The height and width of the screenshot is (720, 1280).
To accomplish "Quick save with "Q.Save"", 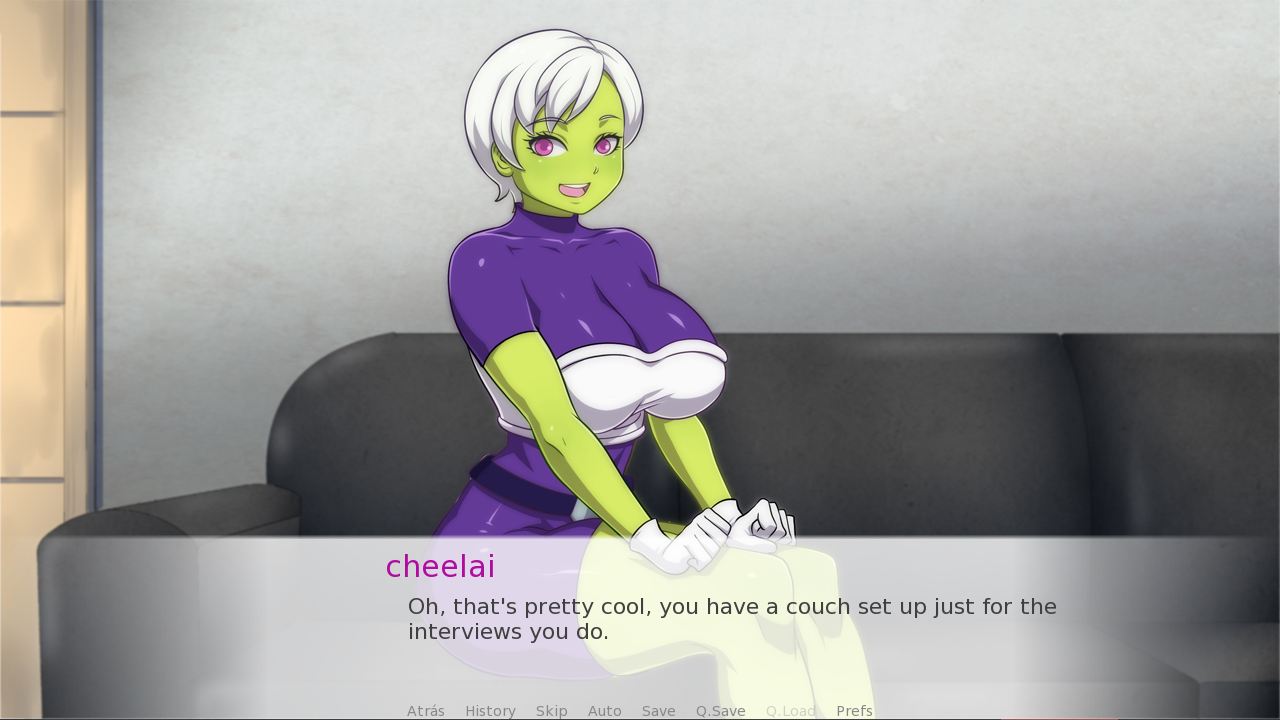I will tap(720, 711).
